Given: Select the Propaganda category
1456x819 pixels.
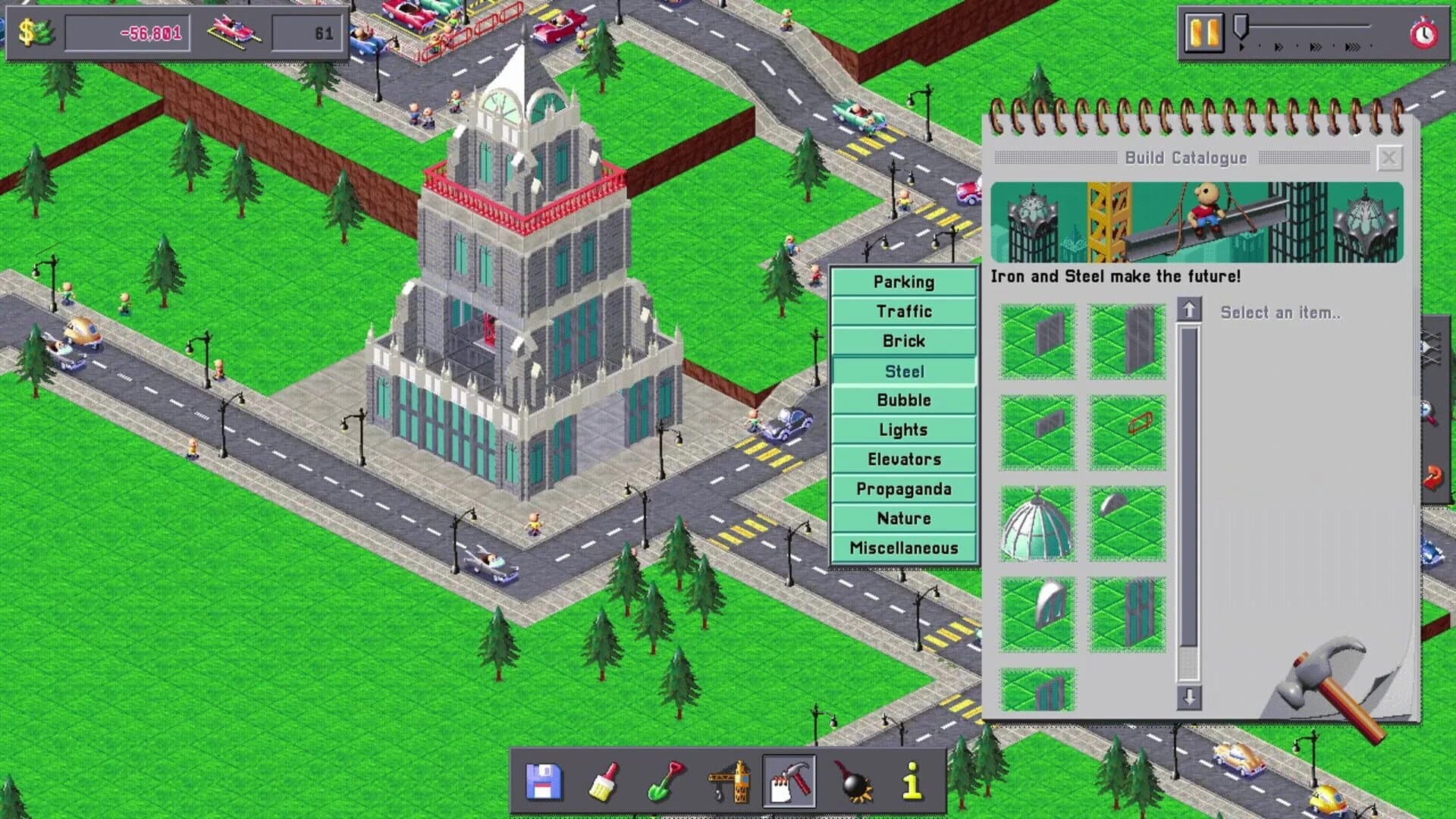Looking at the screenshot, I should tap(903, 488).
